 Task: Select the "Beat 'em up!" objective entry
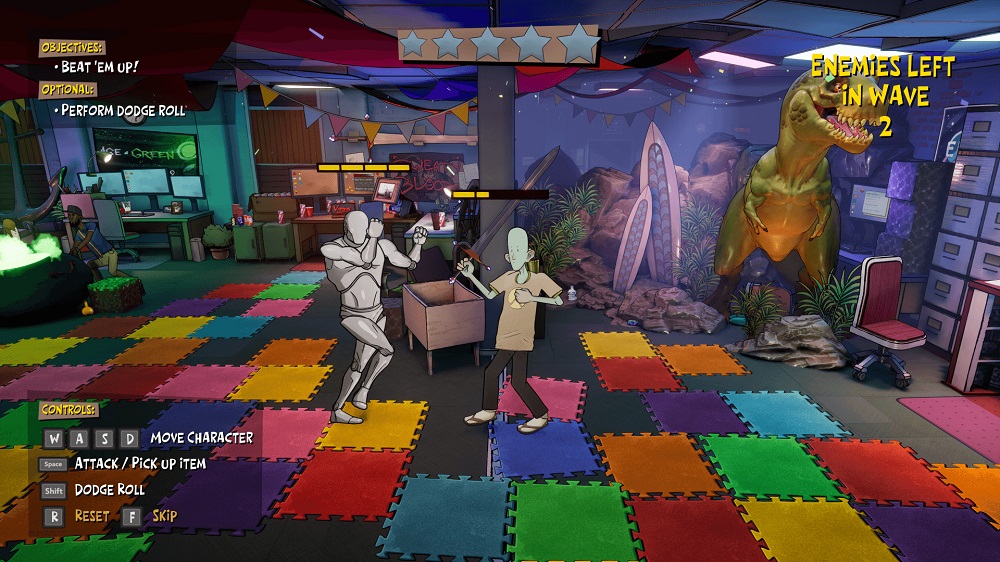[96, 67]
